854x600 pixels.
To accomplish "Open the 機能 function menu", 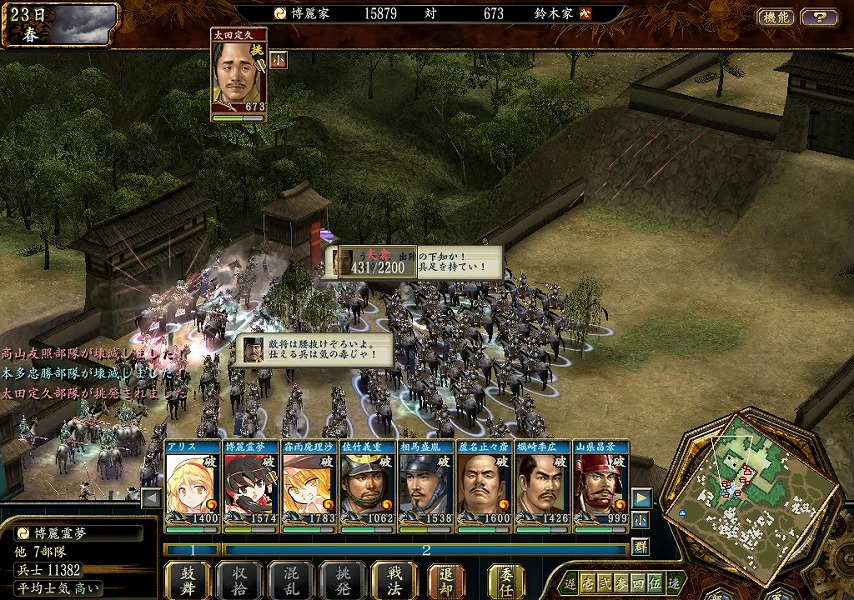I will [775, 17].
